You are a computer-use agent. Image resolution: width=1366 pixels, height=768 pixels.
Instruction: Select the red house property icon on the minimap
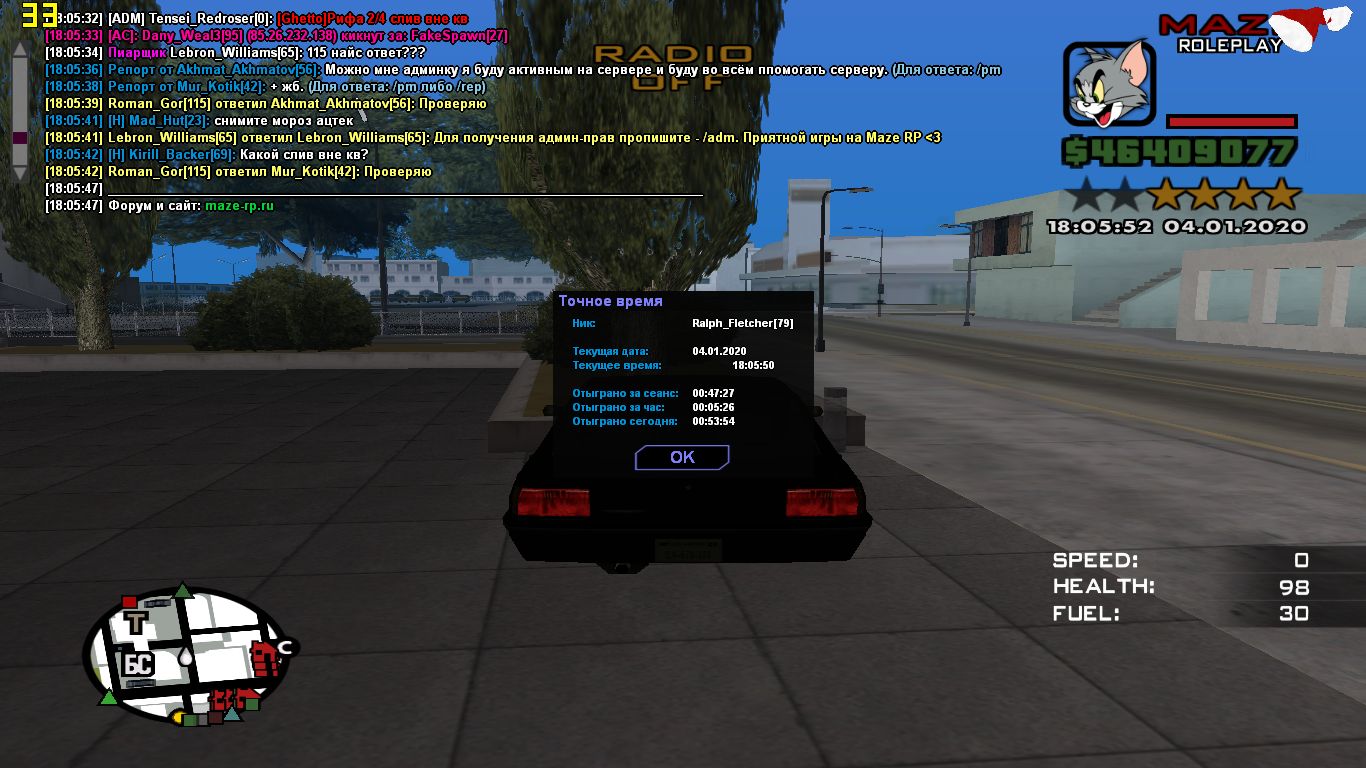[265, 658]
